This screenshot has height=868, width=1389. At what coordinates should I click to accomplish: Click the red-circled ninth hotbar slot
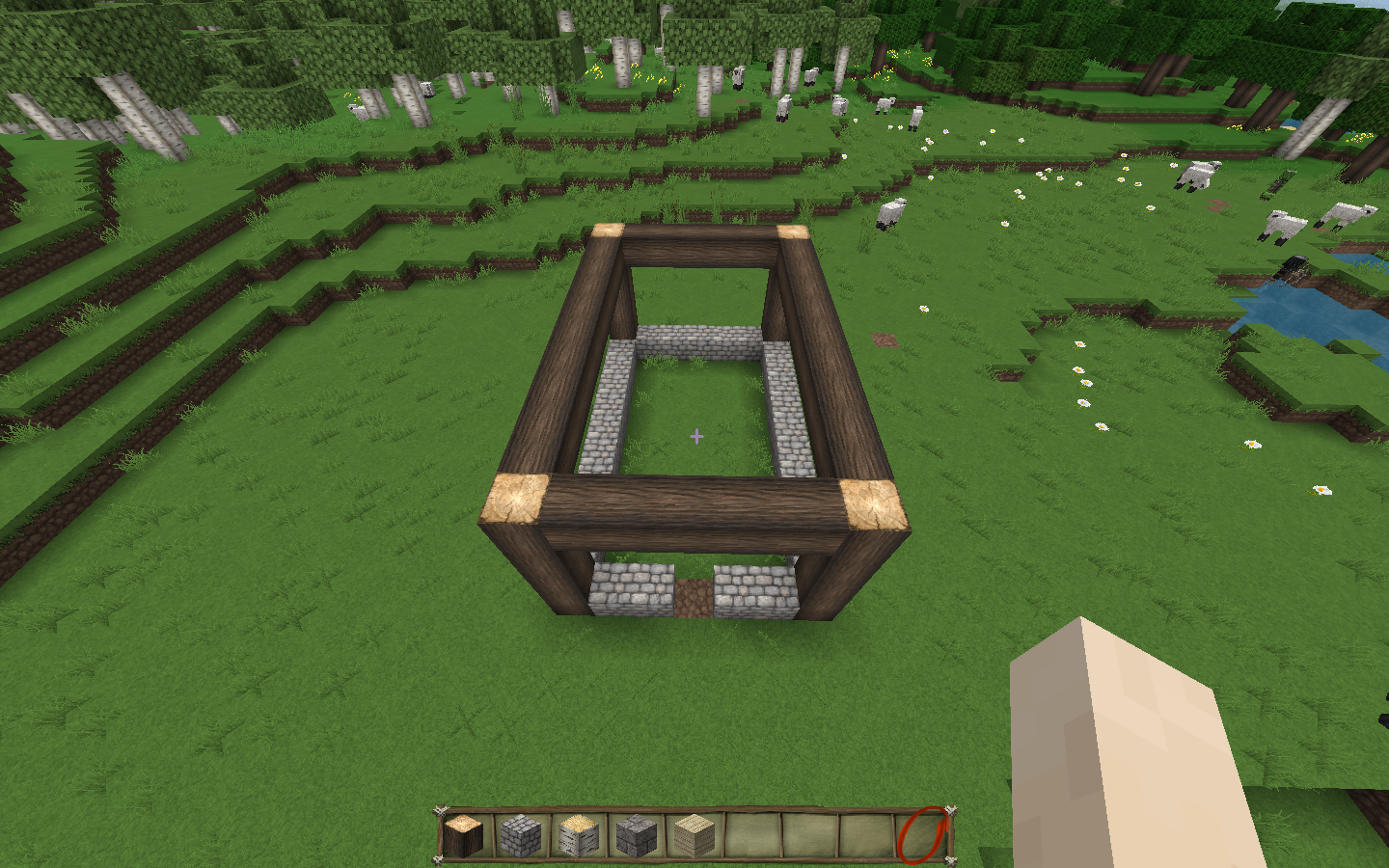click(x=921, y=836)
